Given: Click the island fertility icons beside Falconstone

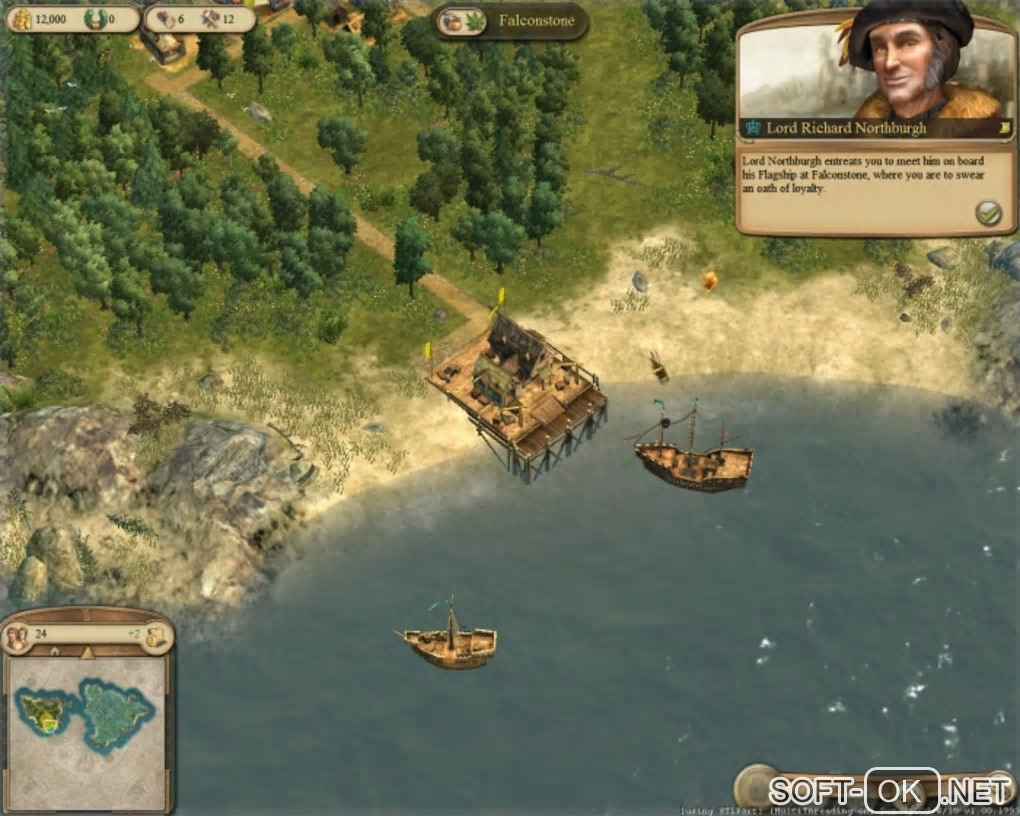Looking at the screenshot, I should pos(460,21).
